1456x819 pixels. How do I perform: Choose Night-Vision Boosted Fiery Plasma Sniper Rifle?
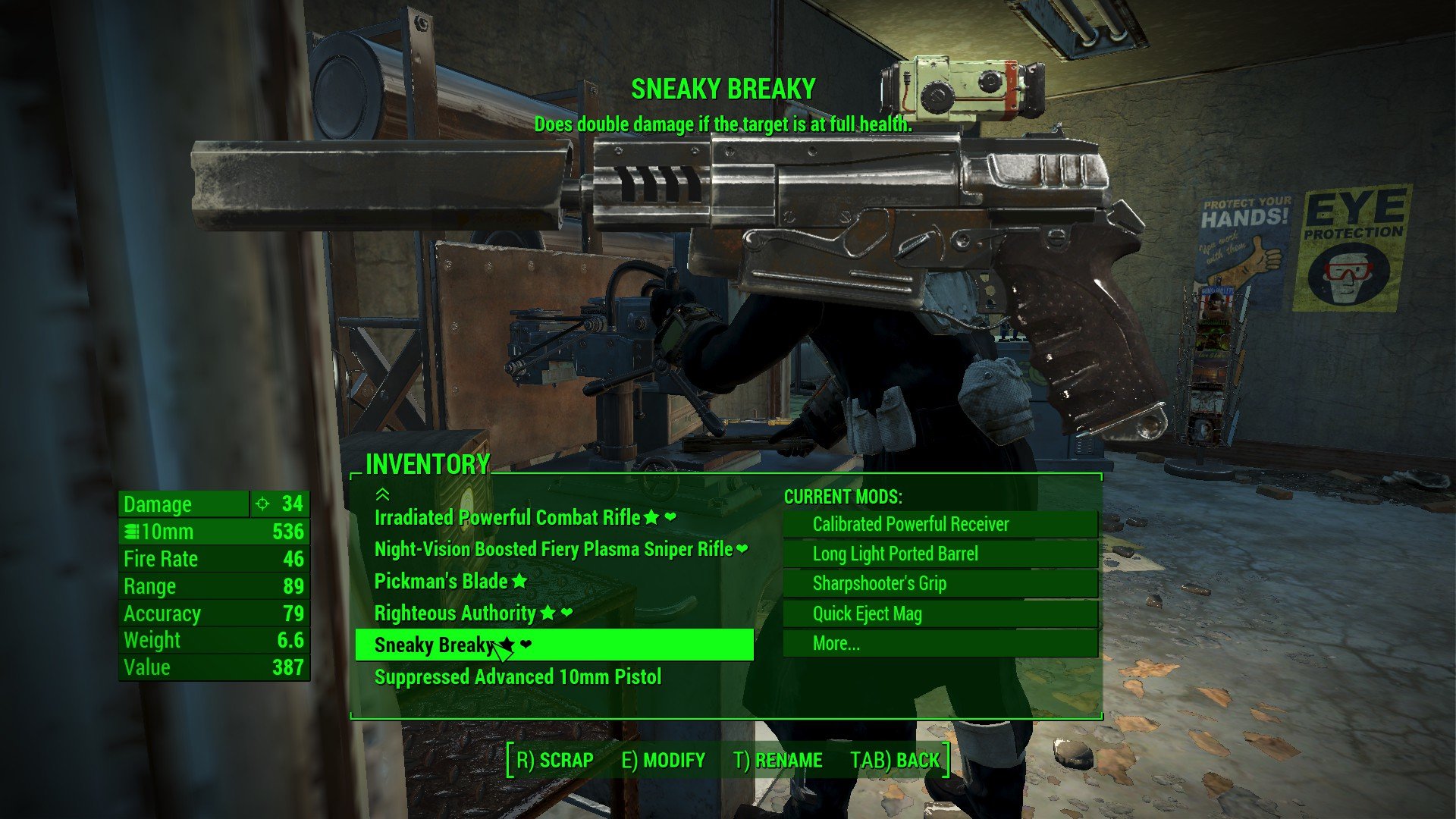(x=553, y=550)
